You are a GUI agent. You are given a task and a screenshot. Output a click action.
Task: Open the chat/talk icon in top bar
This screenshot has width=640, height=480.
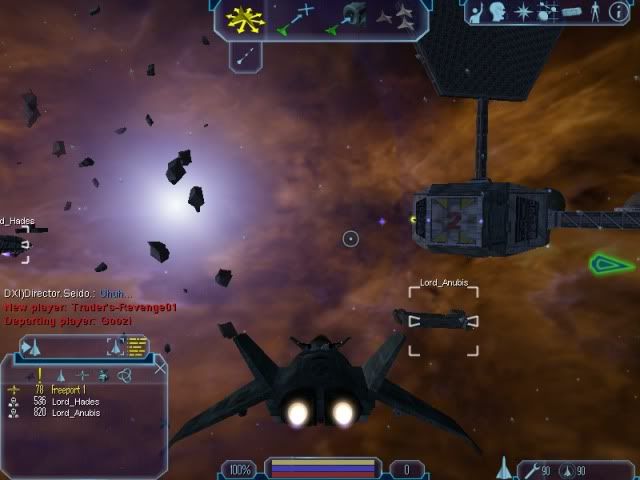click(x=497, y=13)
